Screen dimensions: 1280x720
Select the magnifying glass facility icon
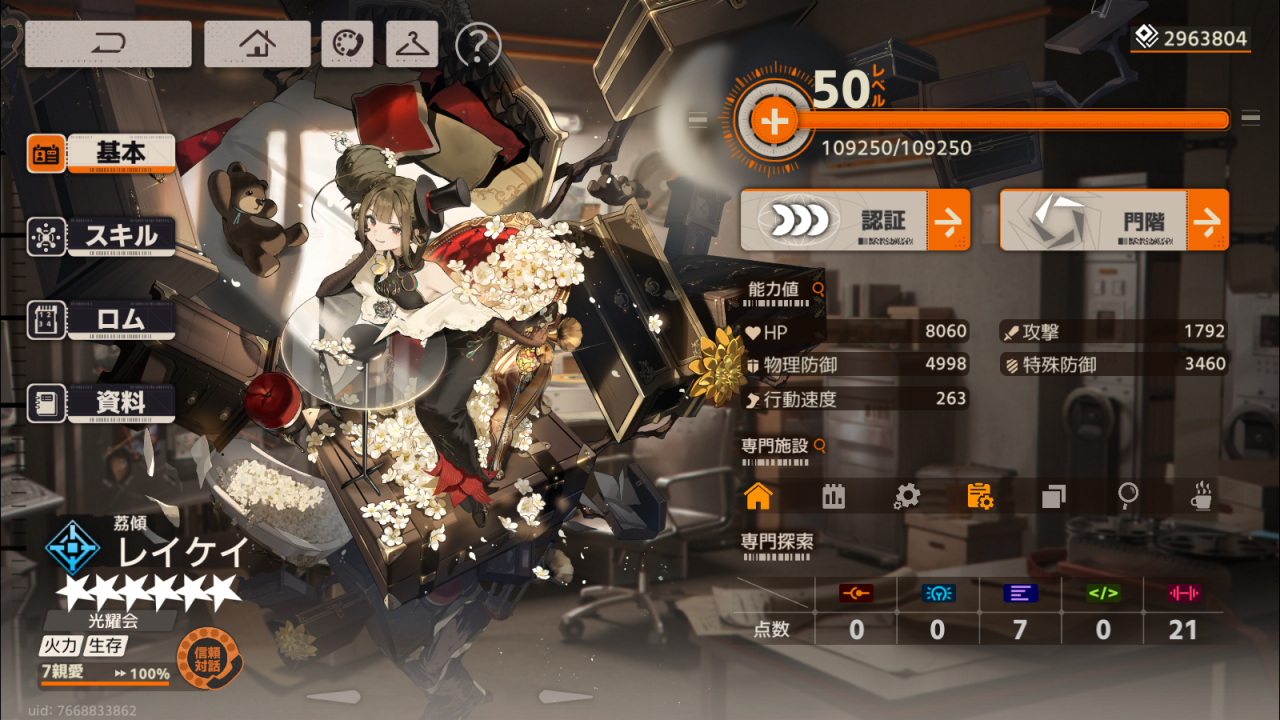[1128, 494]
